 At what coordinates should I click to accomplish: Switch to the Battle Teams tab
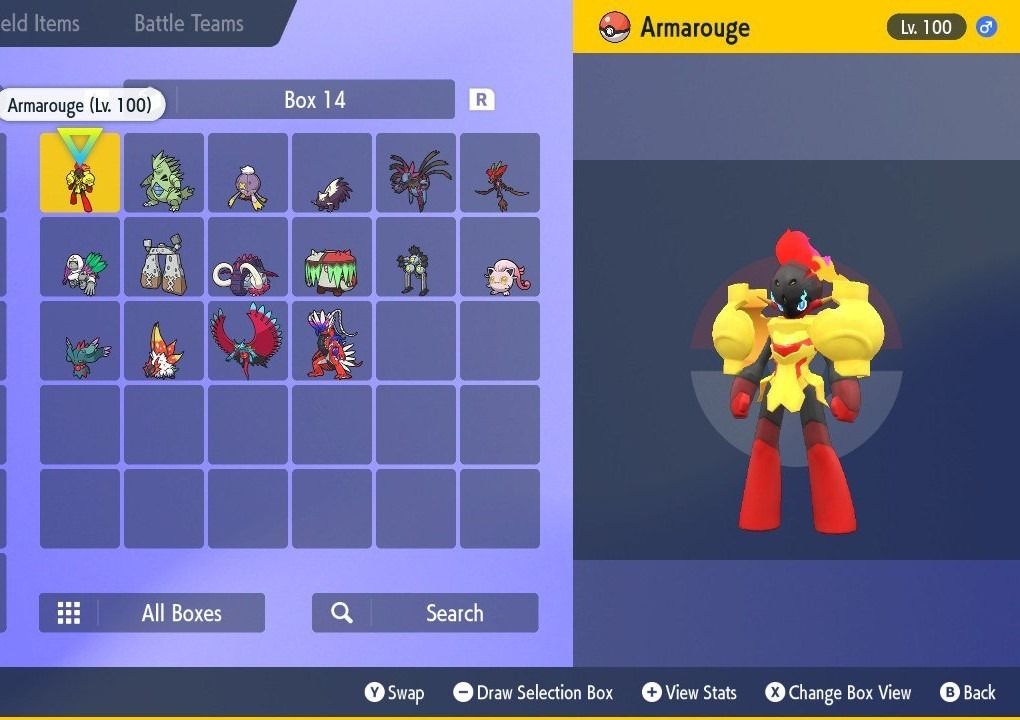[x=189, y=23]
